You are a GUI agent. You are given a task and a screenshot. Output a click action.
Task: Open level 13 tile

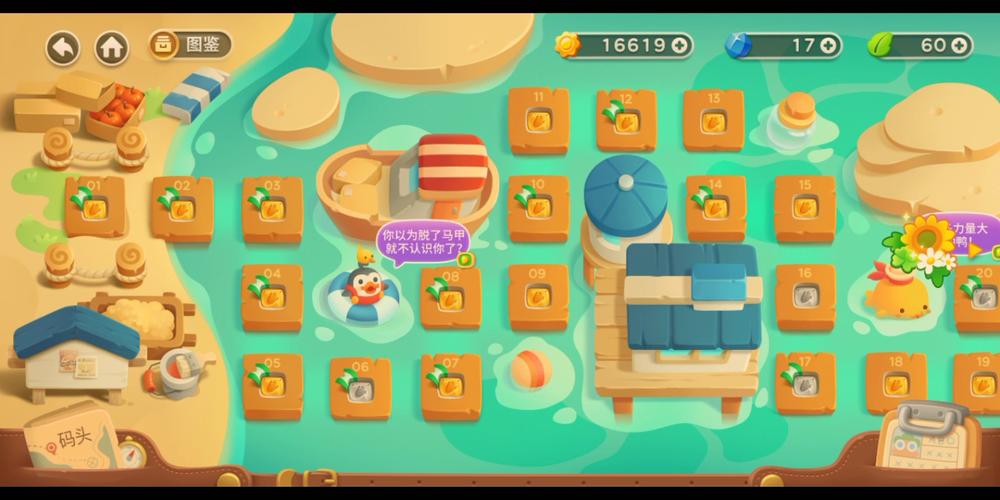click(713, 120)
